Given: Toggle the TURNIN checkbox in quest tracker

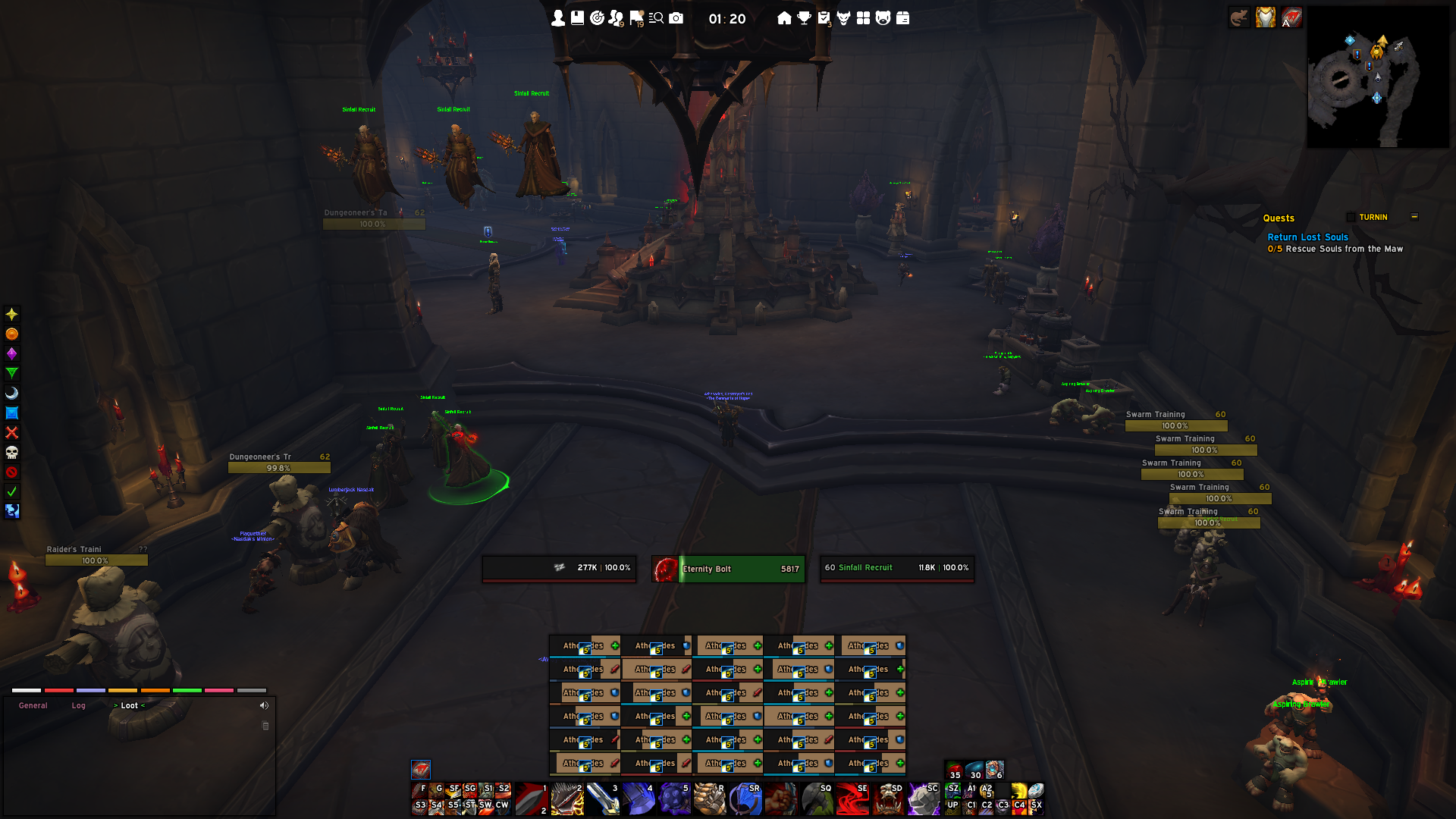Looking at the screenshot, I should coord(1351,218).
